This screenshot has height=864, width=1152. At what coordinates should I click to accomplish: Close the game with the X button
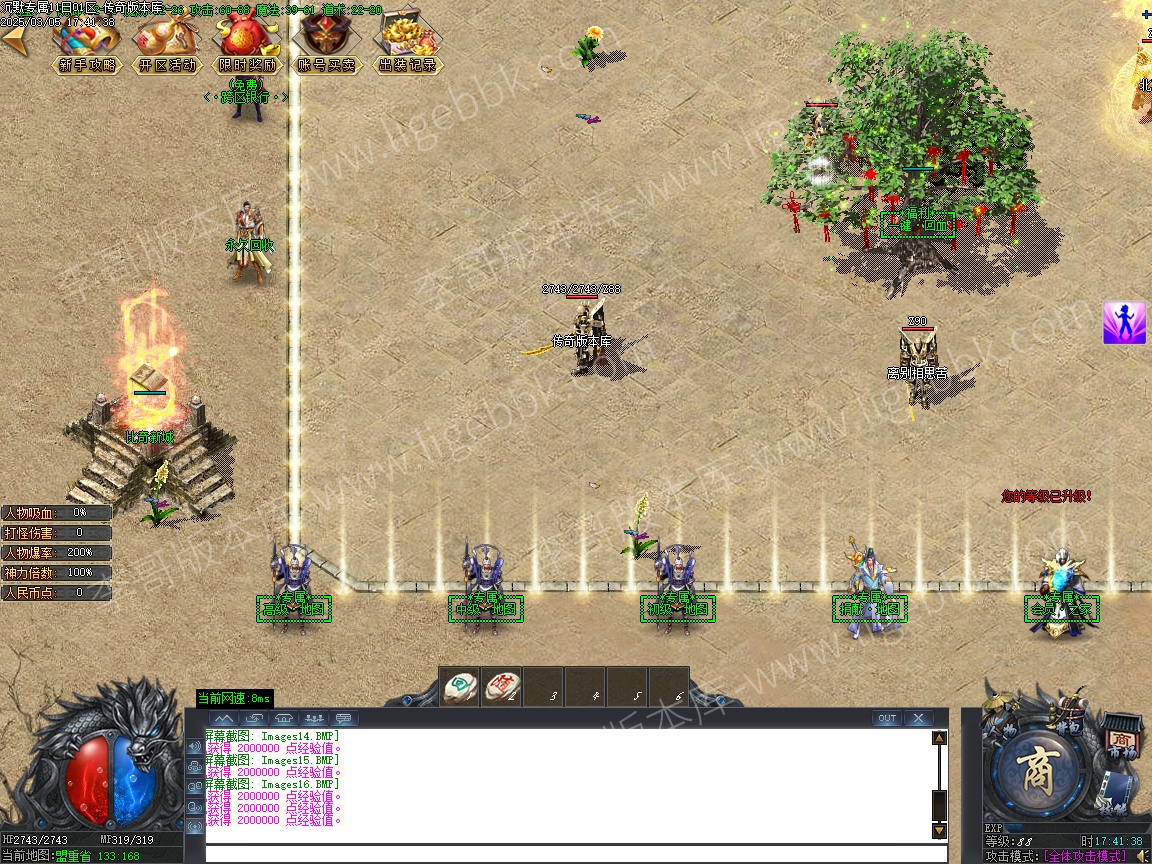tap(917, 718)
